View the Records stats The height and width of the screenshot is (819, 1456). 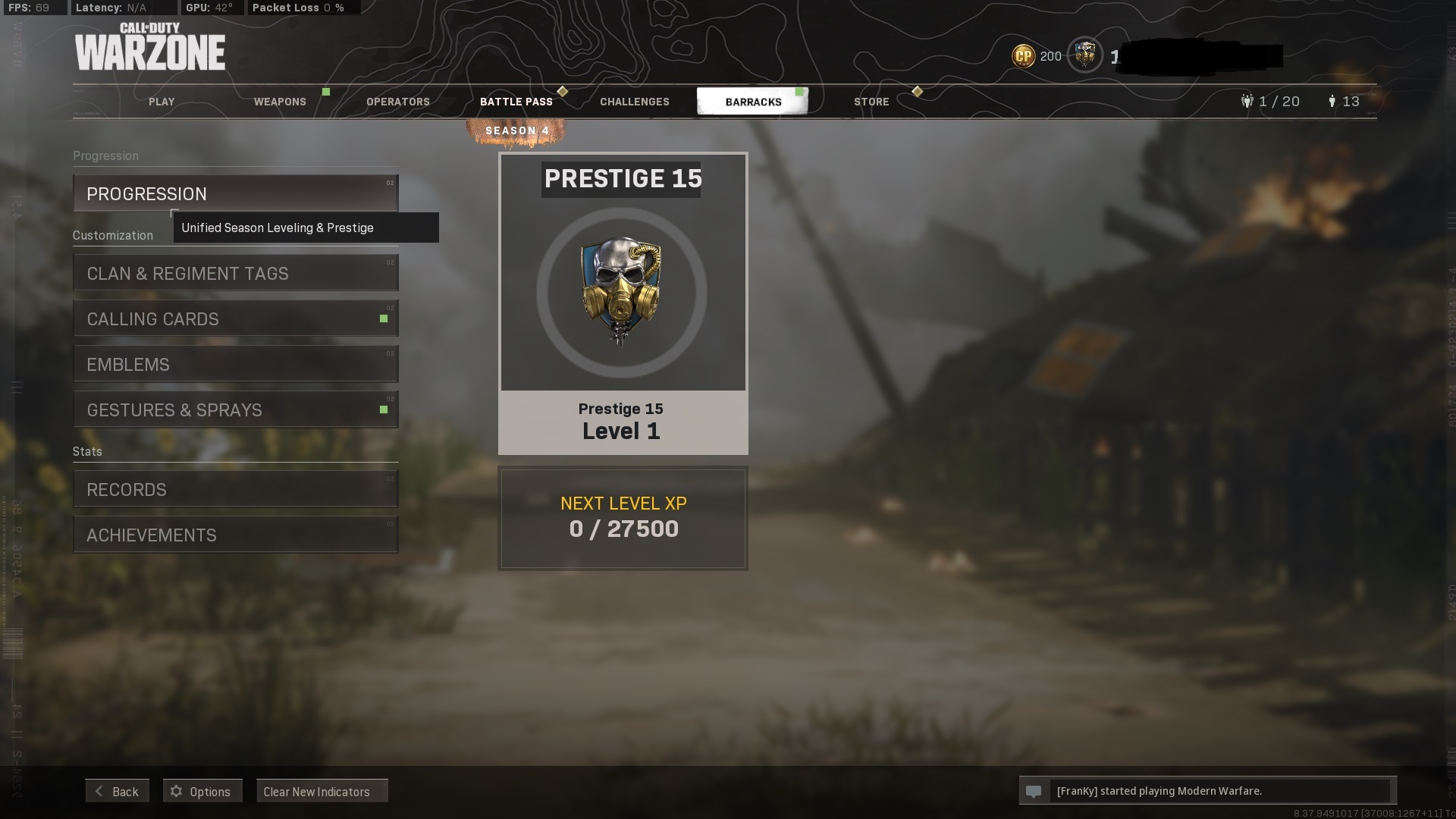click(235, 489)
